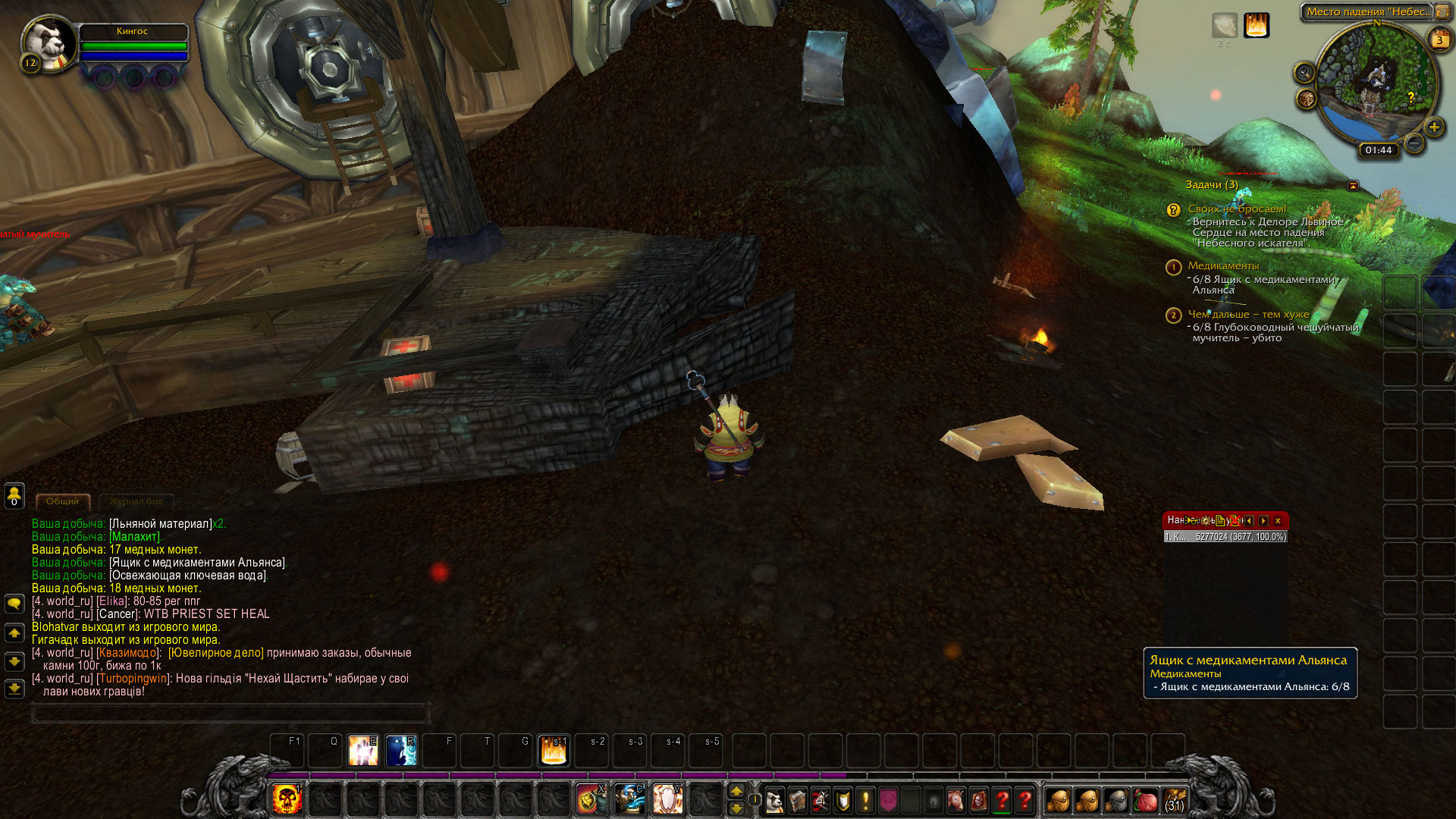Viewport: 1456px width, 819px height.
Task: Click the minimap zoom-in plus button
Action: [1433, 127]
